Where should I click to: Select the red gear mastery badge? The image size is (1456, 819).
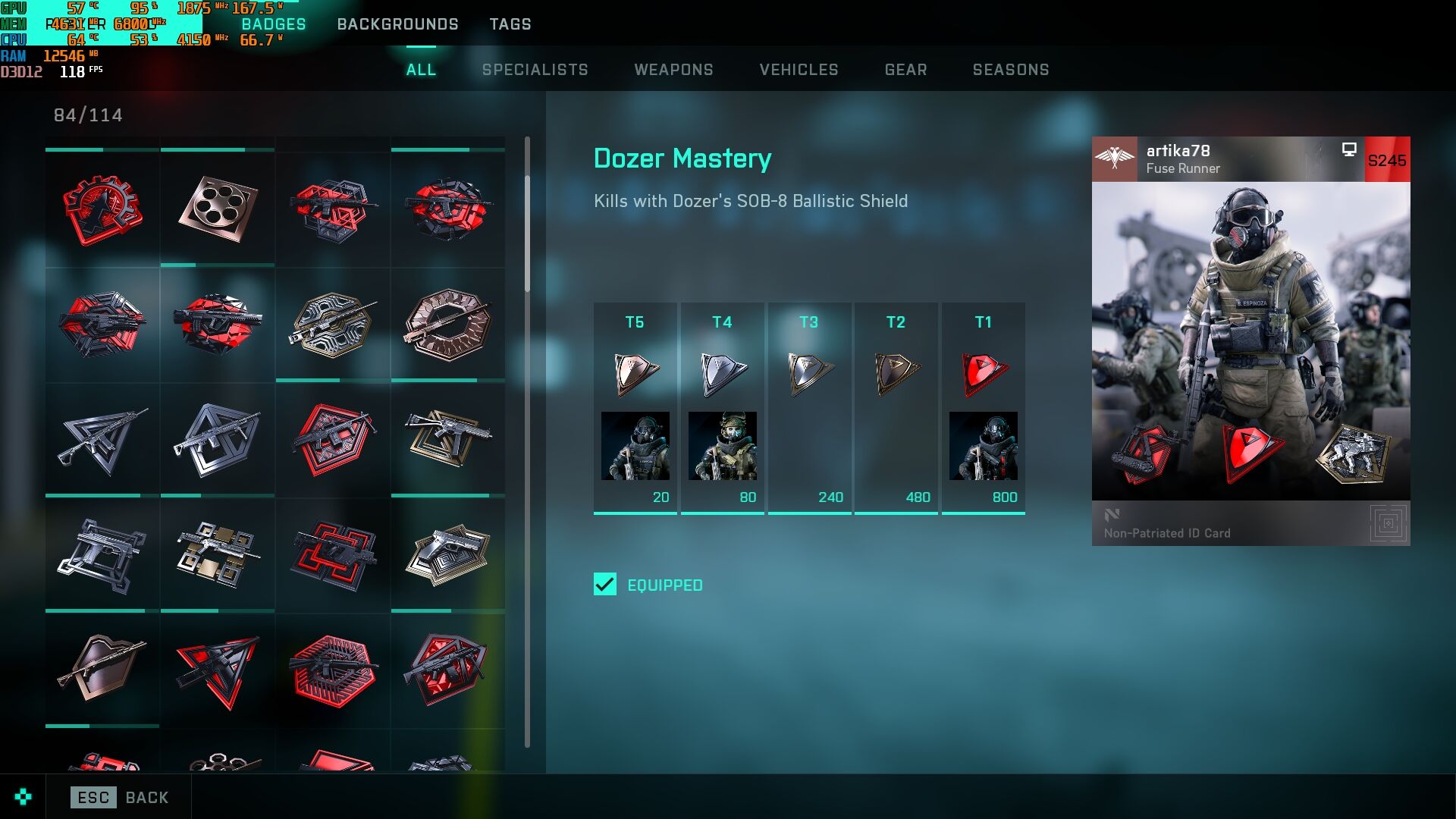[102, 209]
